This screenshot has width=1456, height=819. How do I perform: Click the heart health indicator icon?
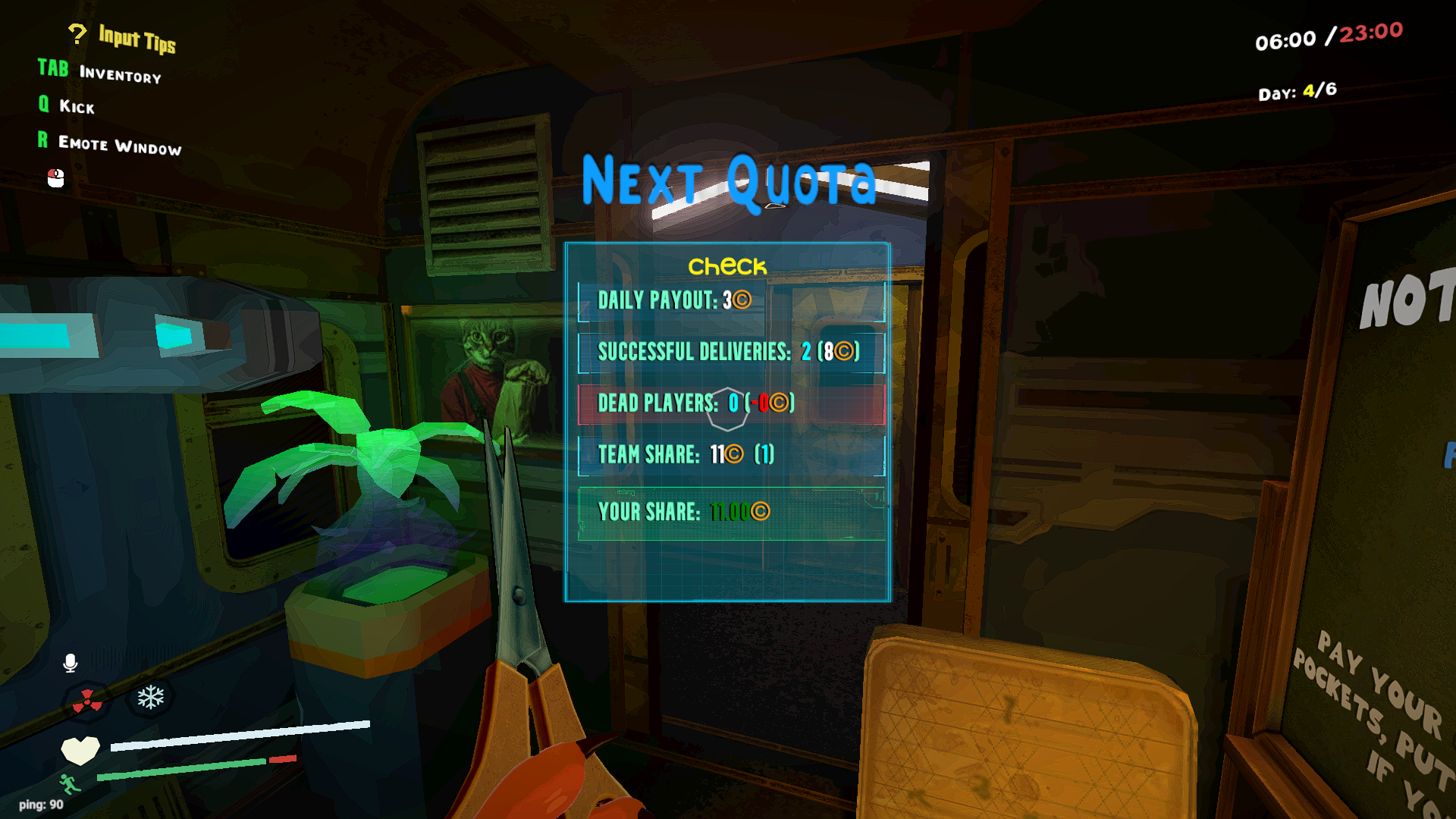point(80,750)
